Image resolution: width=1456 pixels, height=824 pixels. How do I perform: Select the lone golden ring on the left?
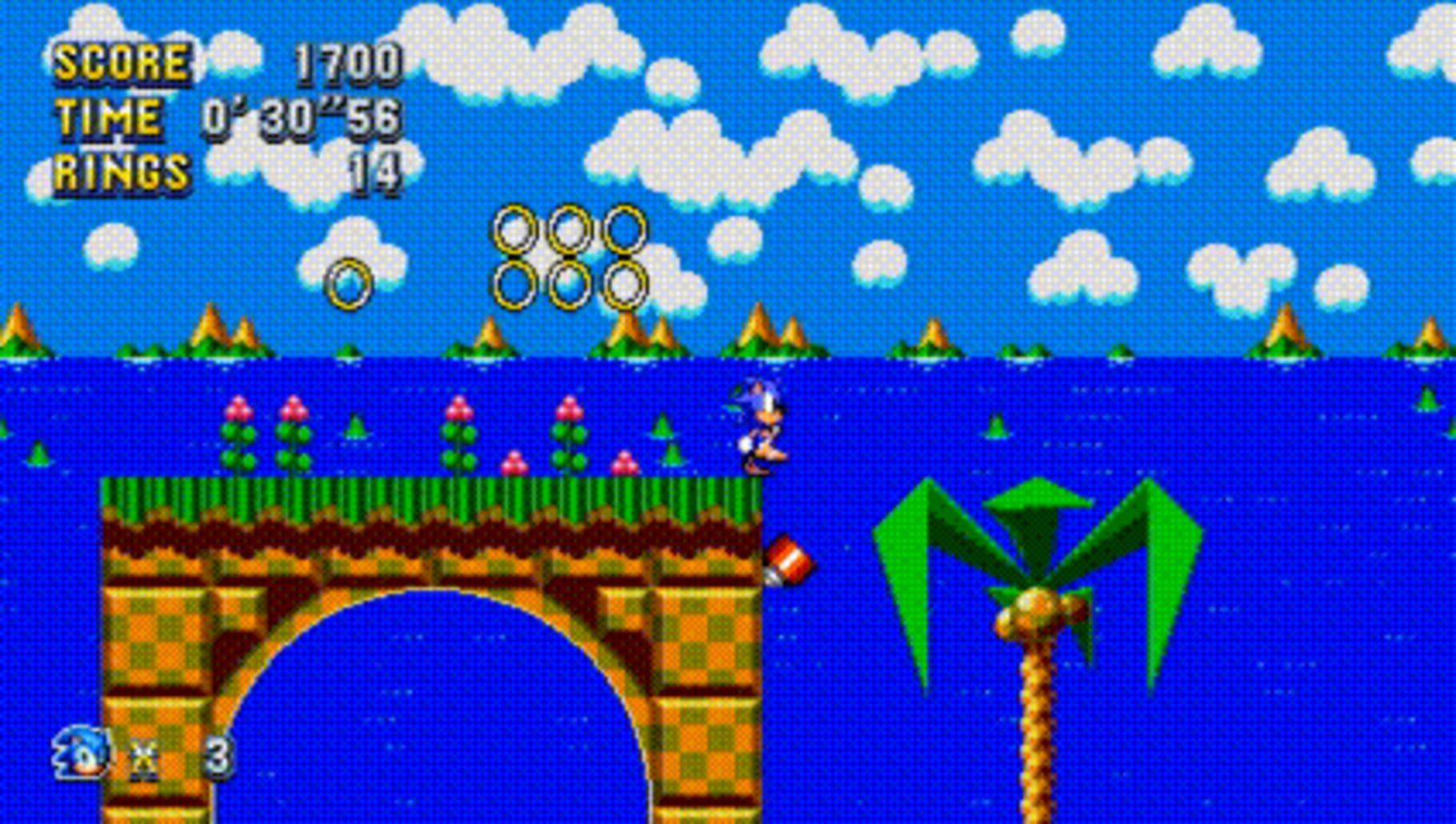350,284
